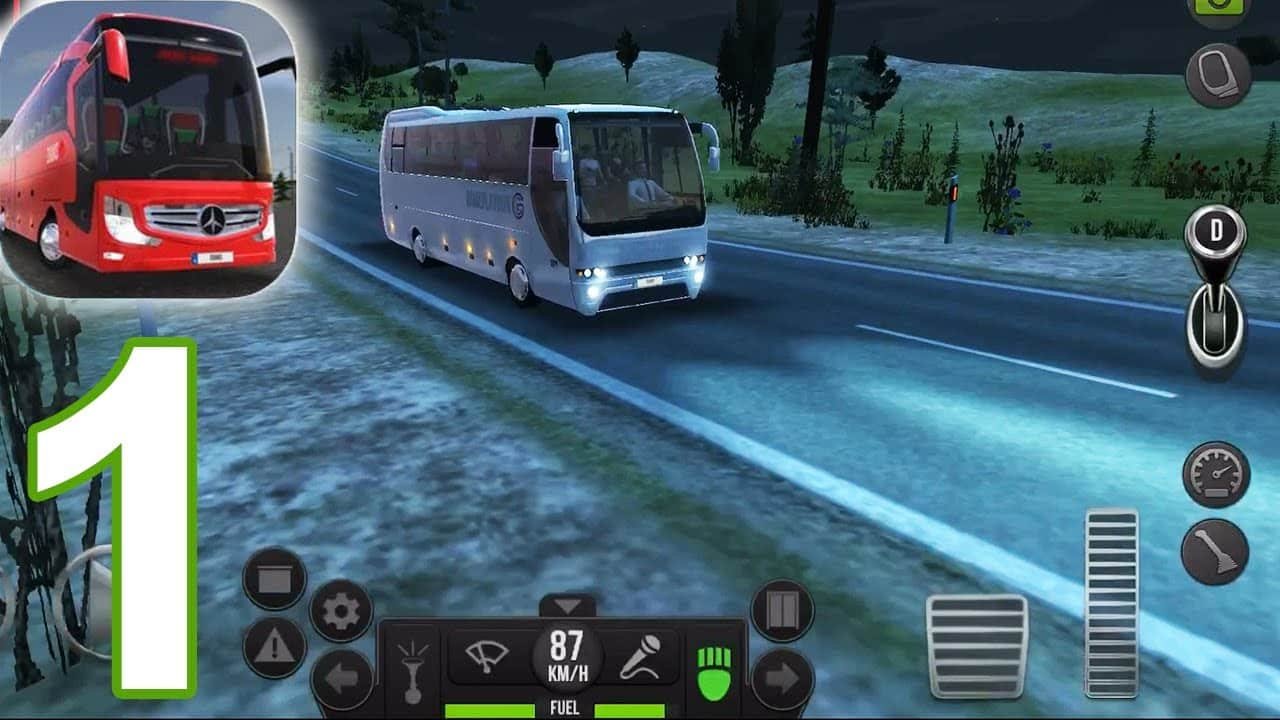The width and height of the screenshot is (1280, 720).
Task: Activate the left turn signal arrow
Action: click(x=341, y=679)
